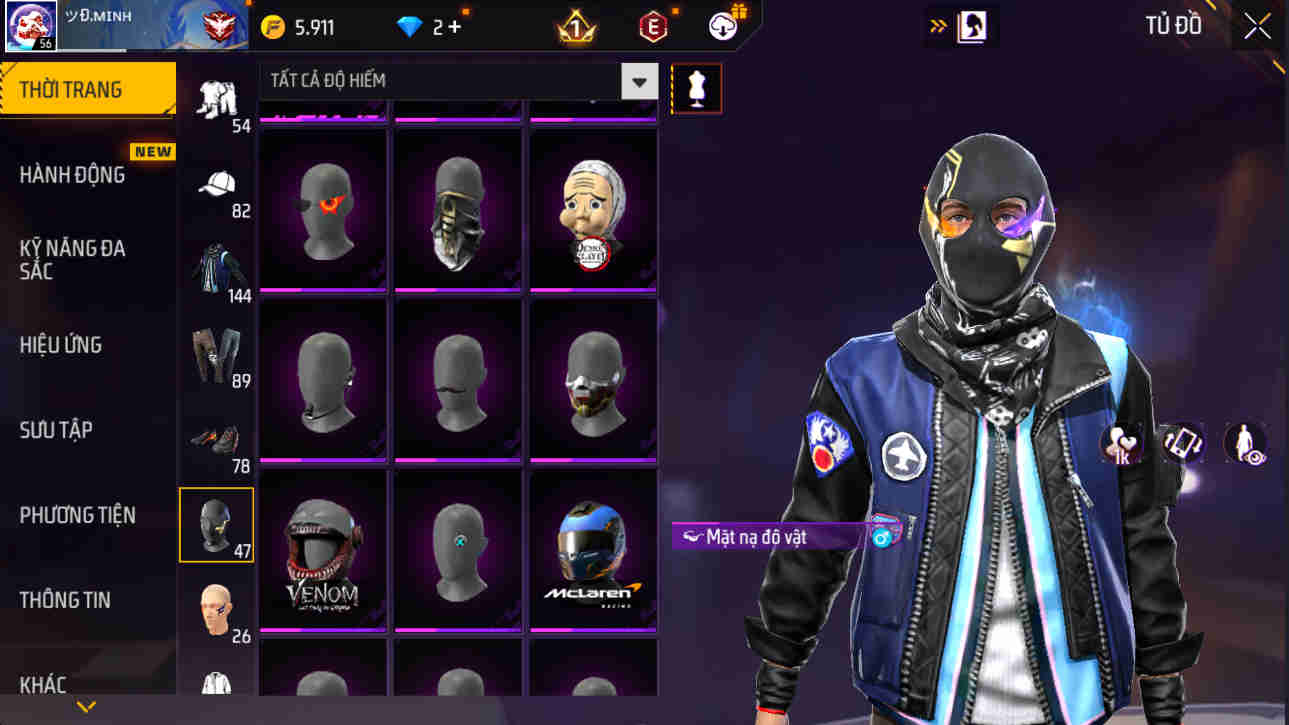Collapse the card panel with double arrows
Viewport: 1289px width, 725px height.
click(x=938, y=26)
